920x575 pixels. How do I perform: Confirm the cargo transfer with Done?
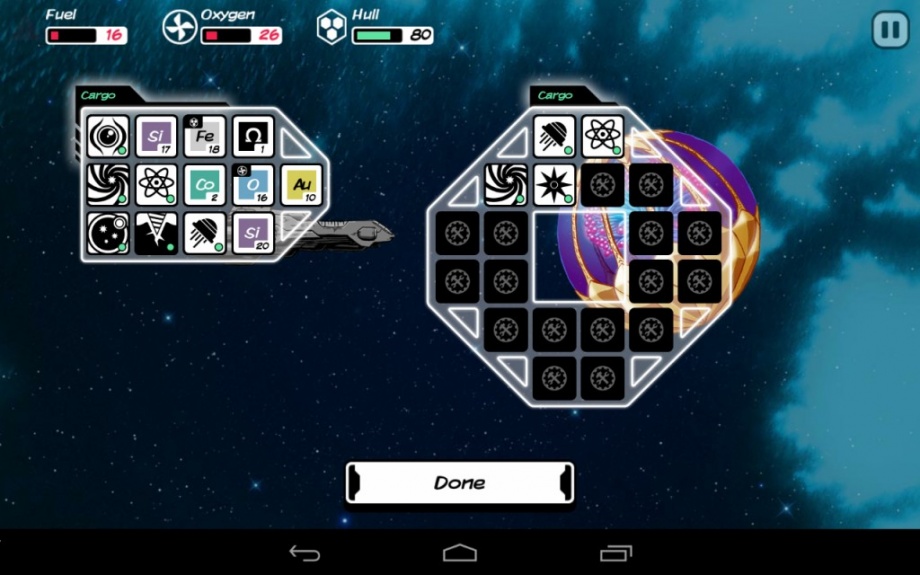(x=460, y=482)
